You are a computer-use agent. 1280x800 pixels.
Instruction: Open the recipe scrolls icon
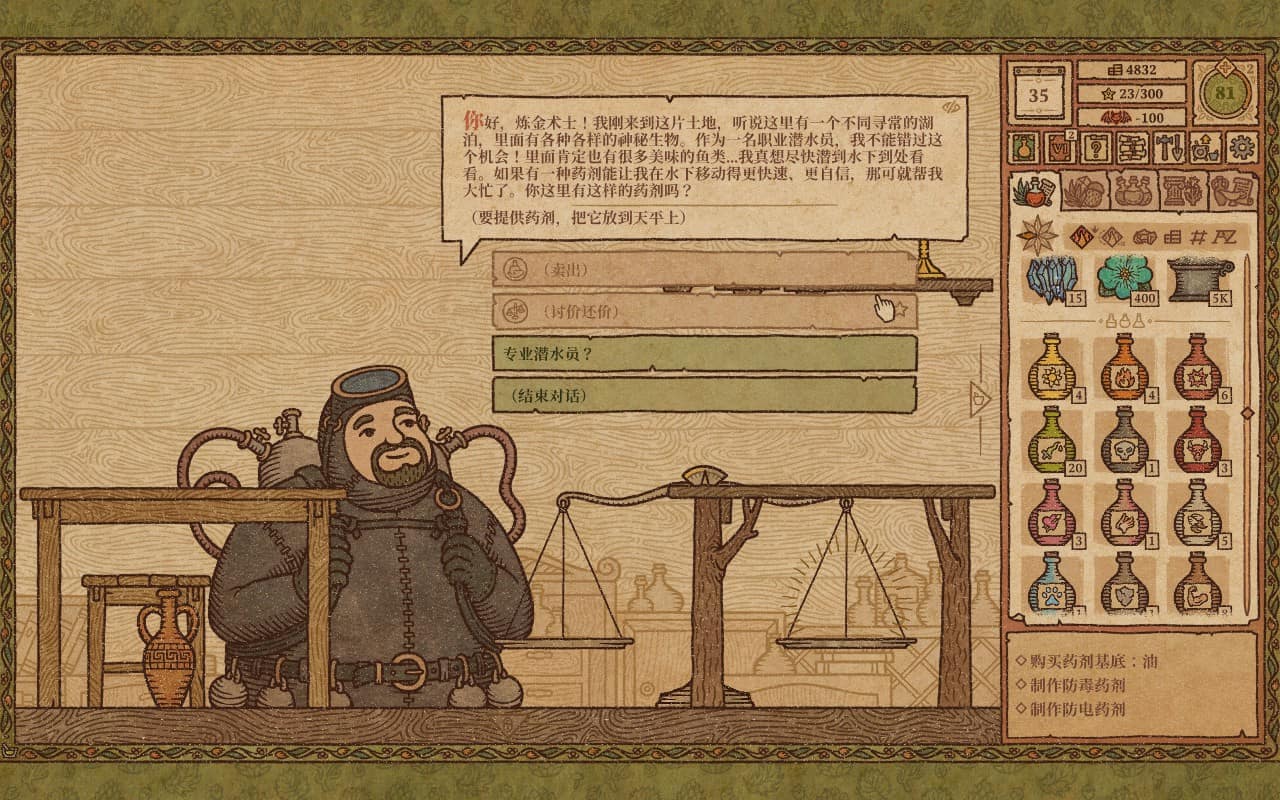[1133, 148]
